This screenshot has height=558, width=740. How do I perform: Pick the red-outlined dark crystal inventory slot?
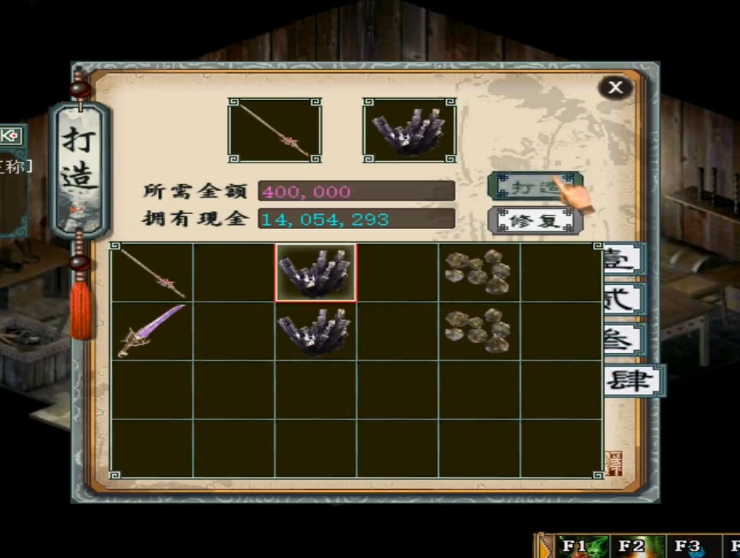[x=315, y=272]
